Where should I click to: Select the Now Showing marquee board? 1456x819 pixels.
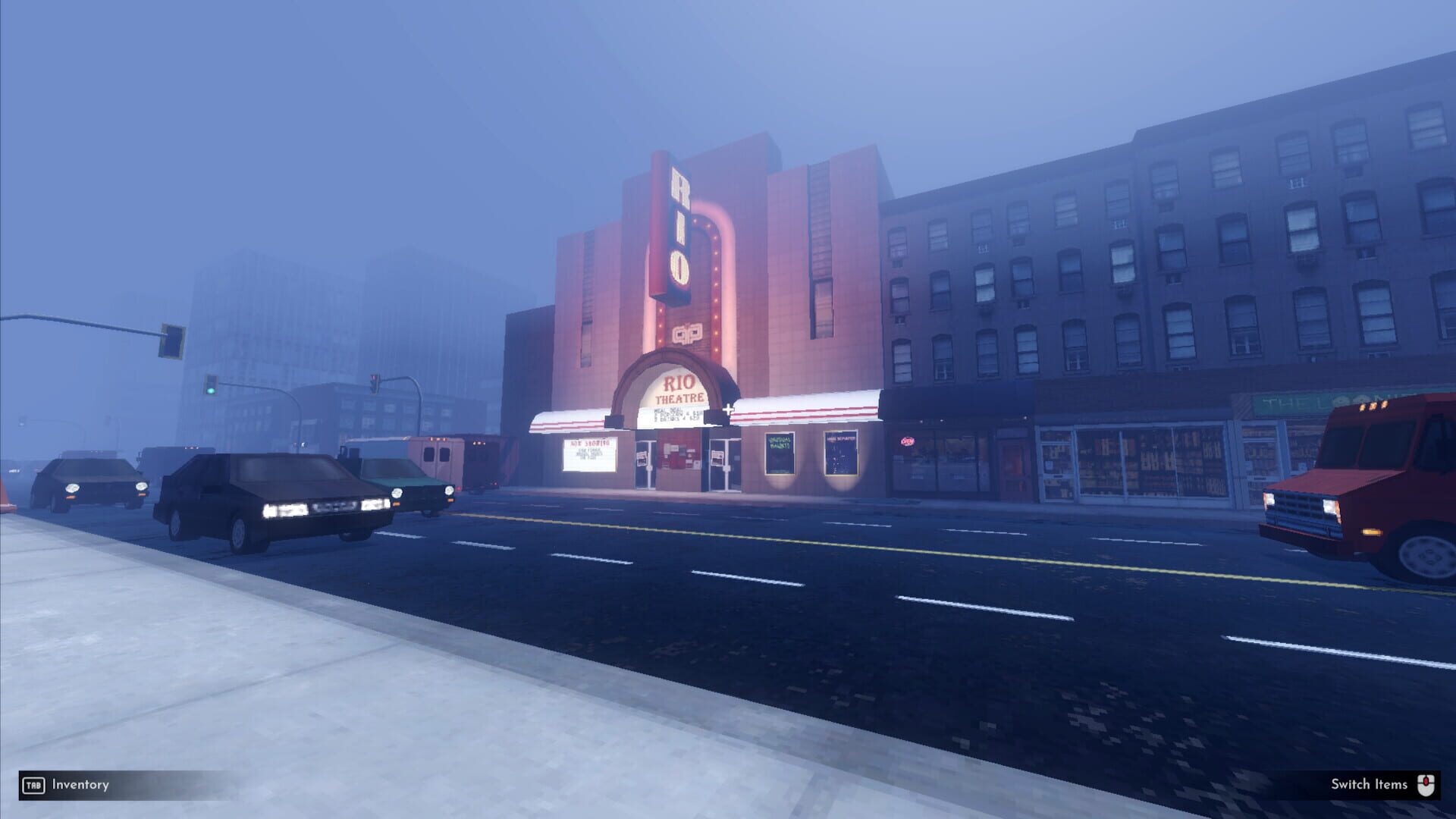[590, 451]
